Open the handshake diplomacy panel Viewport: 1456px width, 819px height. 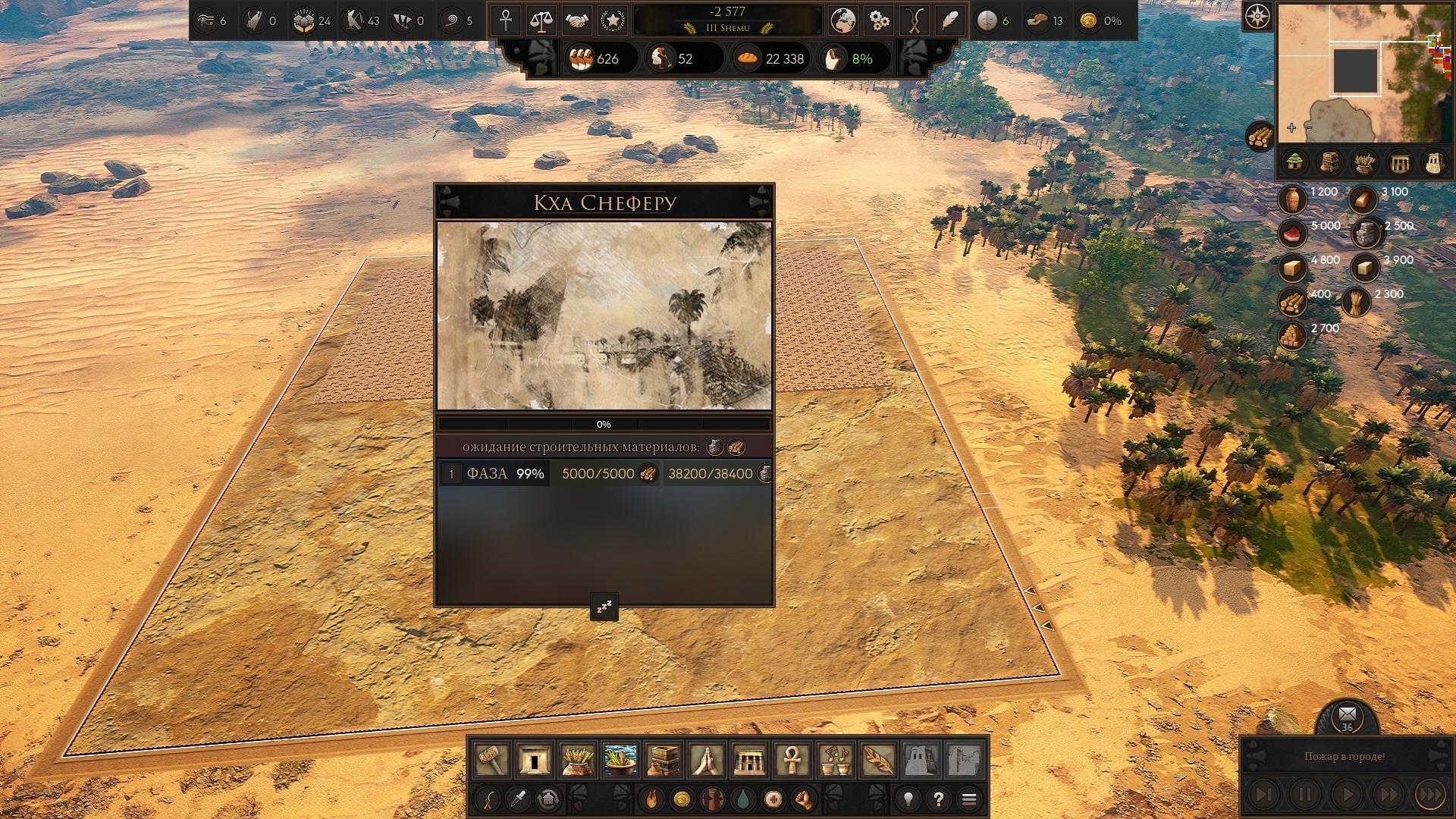point(576,20)
